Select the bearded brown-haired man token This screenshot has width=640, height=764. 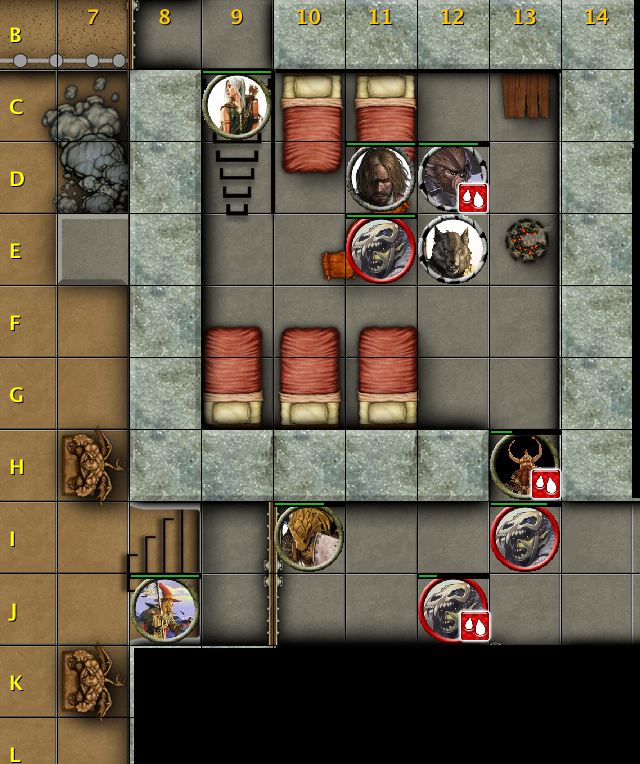(380, 178)
